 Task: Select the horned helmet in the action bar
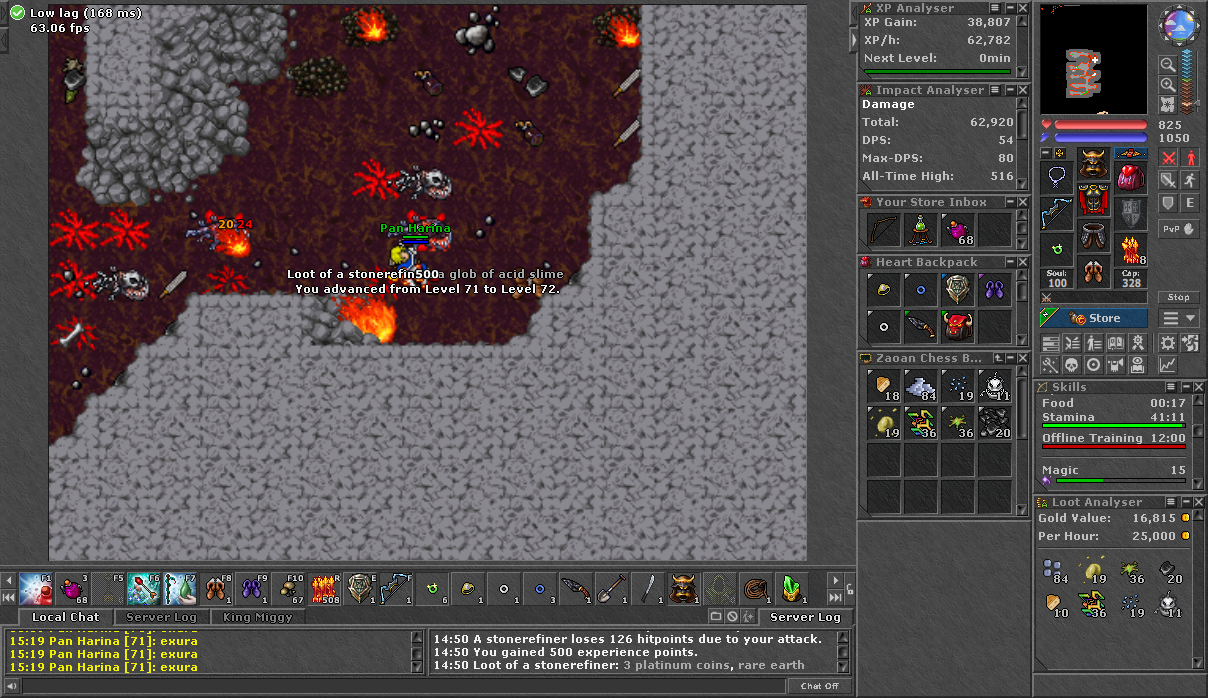684,588
